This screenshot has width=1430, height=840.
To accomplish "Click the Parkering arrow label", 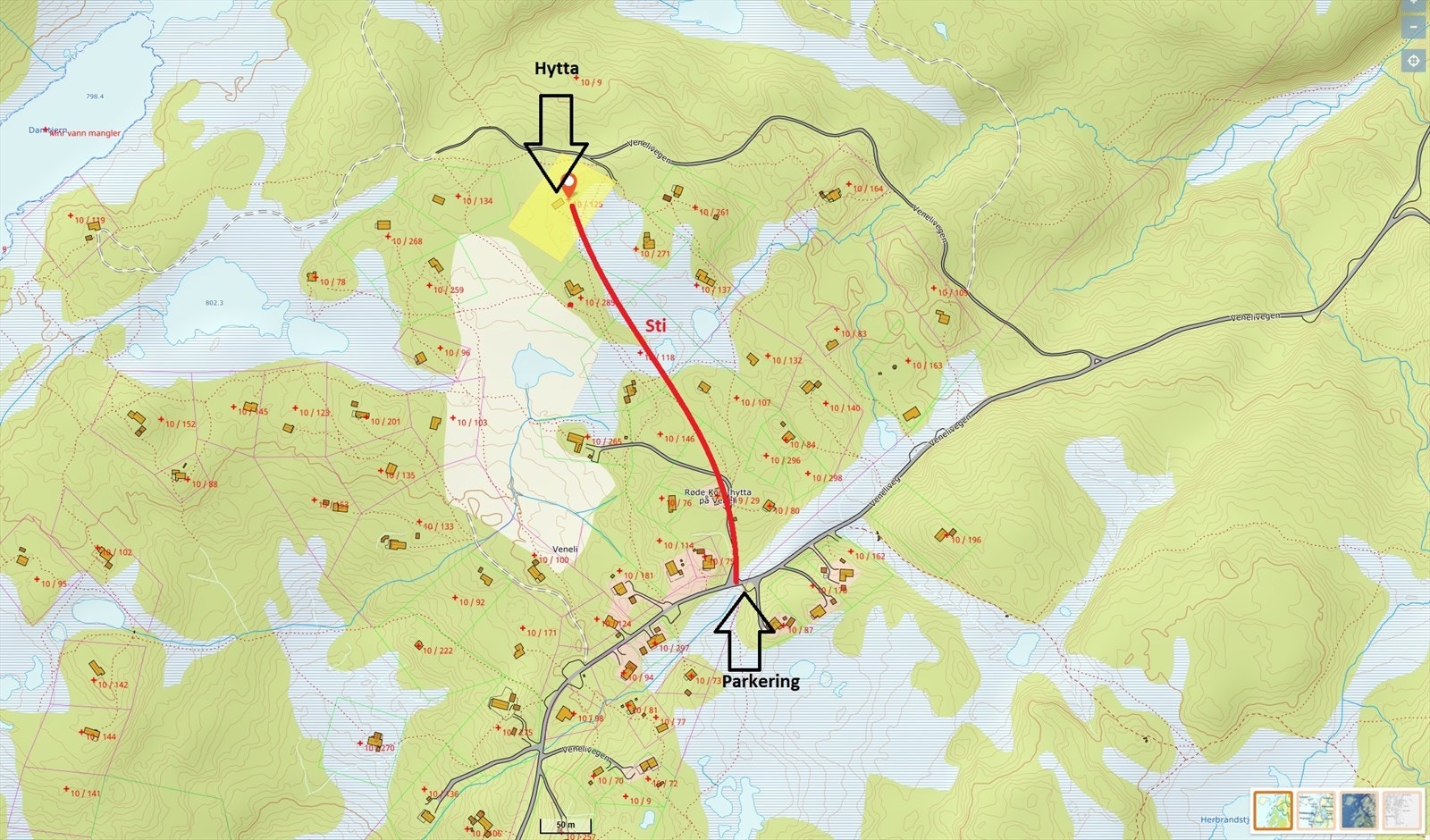I will click(760, 683).
